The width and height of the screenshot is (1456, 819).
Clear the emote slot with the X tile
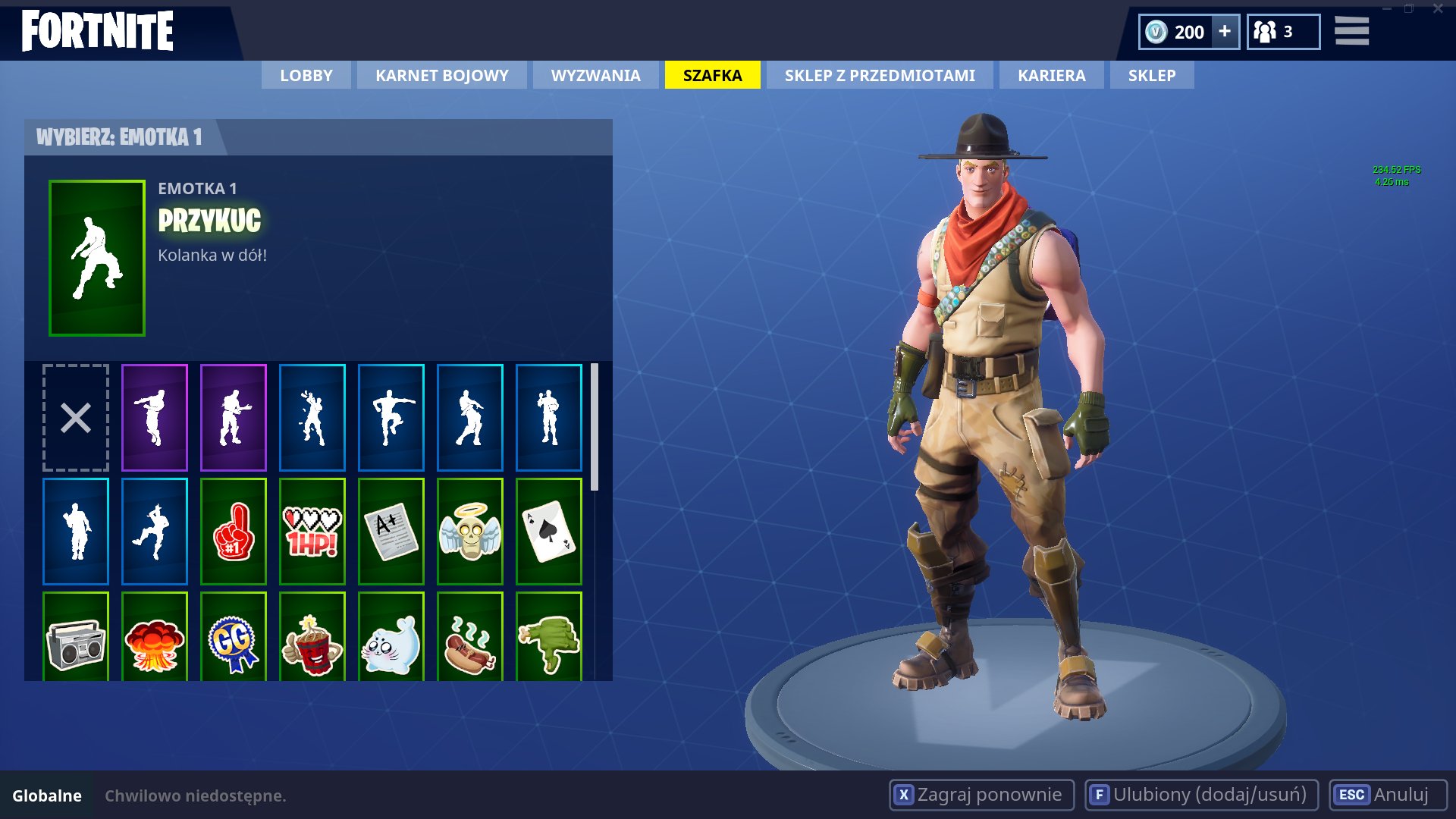click(x=75, y=416)
